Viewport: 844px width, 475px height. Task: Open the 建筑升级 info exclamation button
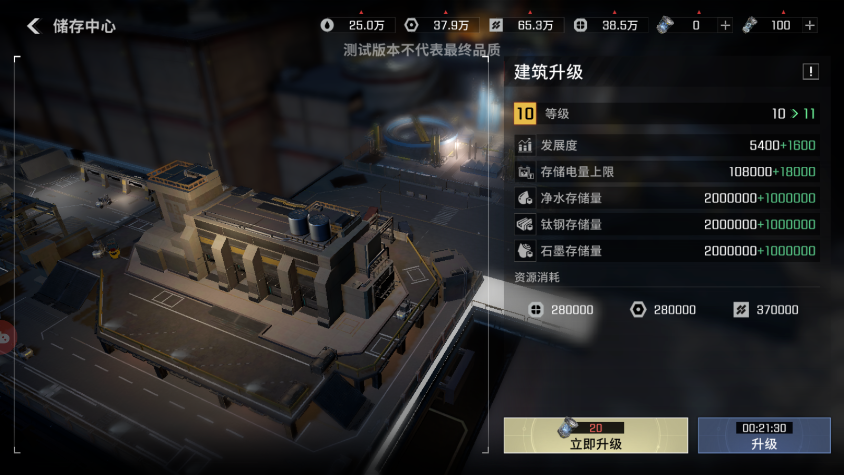[x=810, y=72]
